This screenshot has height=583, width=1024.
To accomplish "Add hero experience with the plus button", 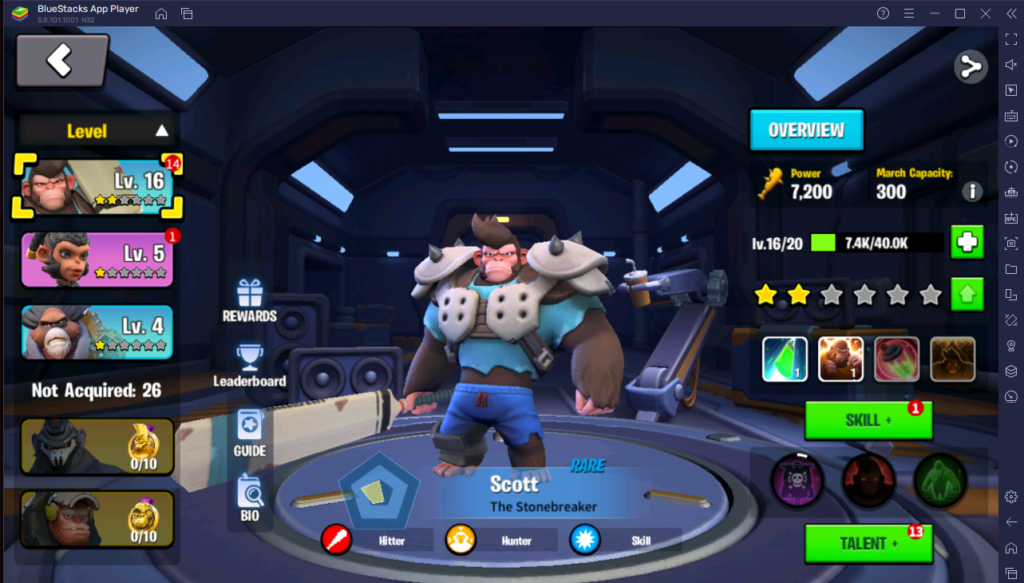I will click(x=967, y=242).
